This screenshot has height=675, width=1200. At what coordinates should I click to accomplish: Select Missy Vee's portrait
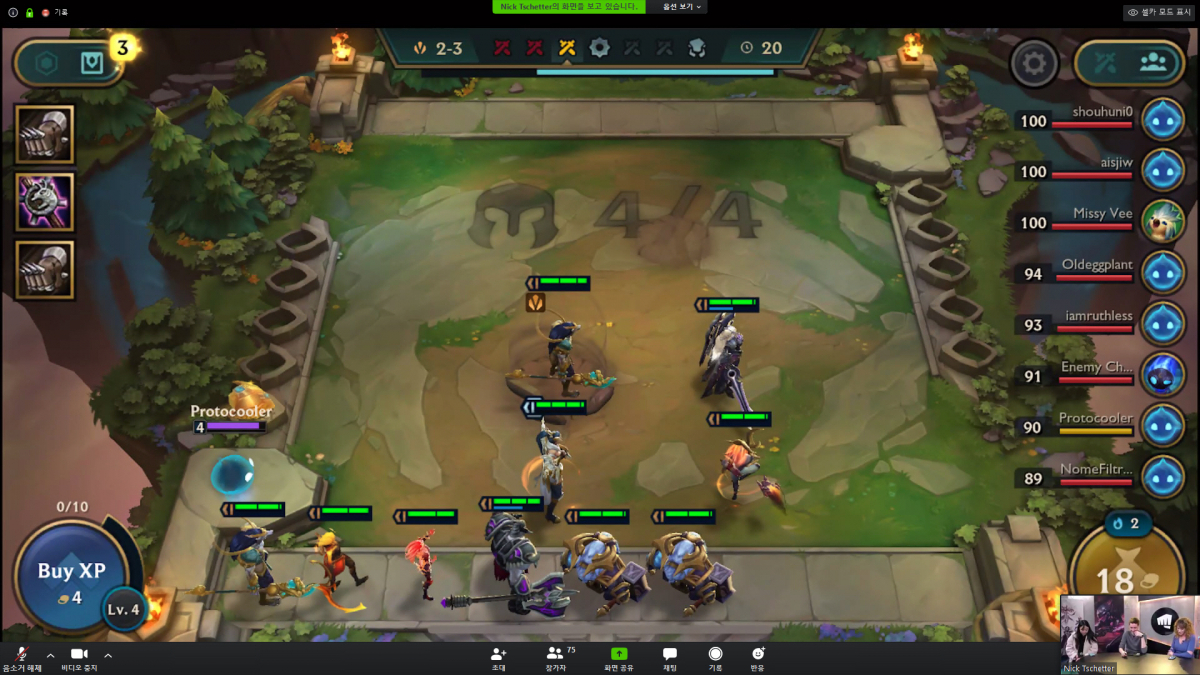[x=1163, y=221]
